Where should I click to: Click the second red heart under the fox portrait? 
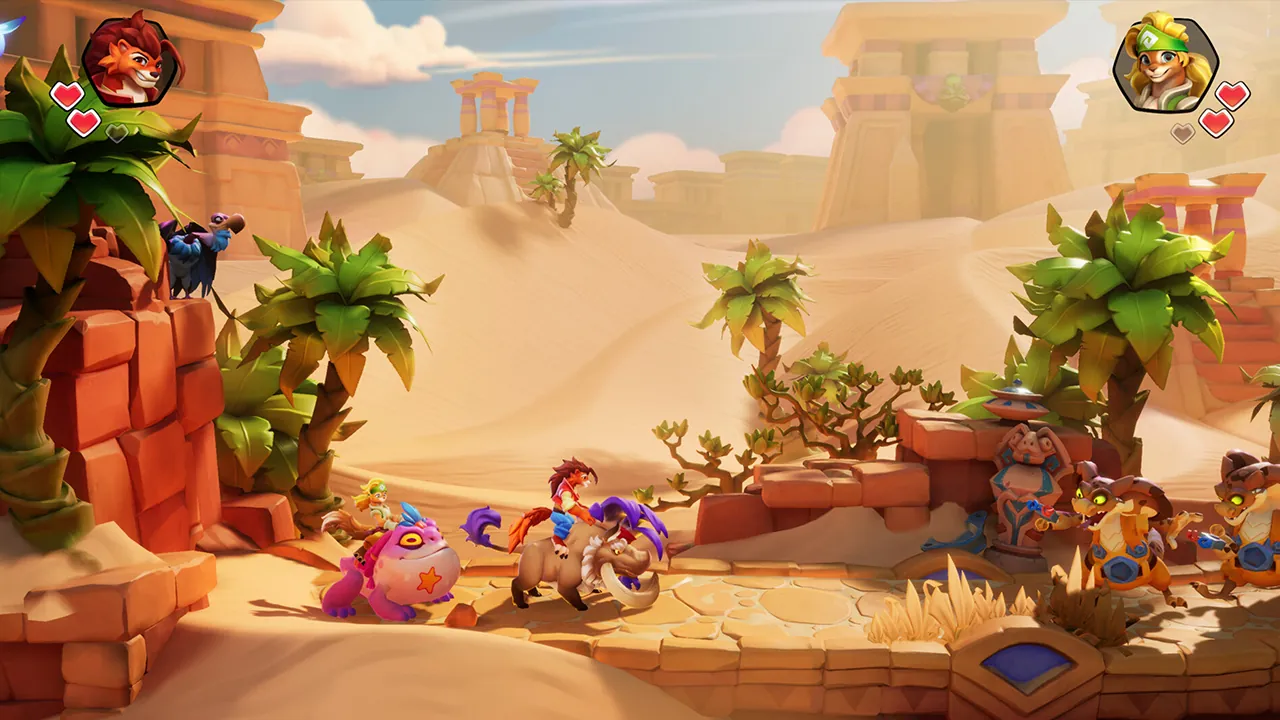point(83,122)
